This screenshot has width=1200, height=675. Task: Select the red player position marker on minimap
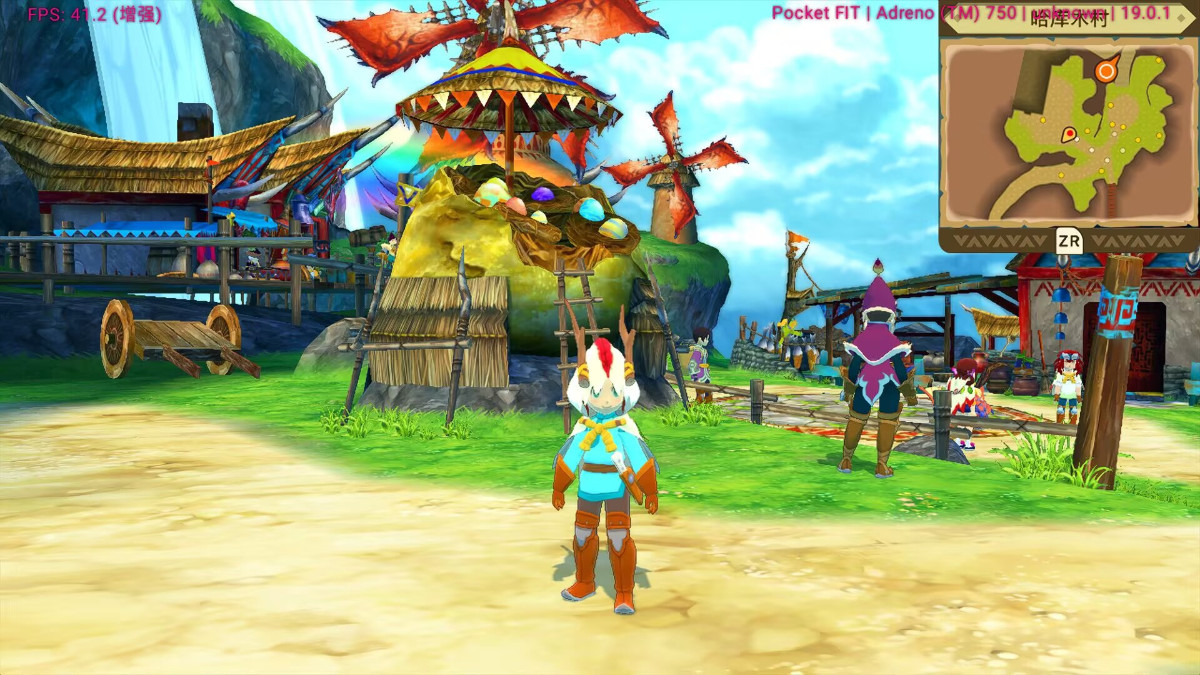tap(1068, 133)
